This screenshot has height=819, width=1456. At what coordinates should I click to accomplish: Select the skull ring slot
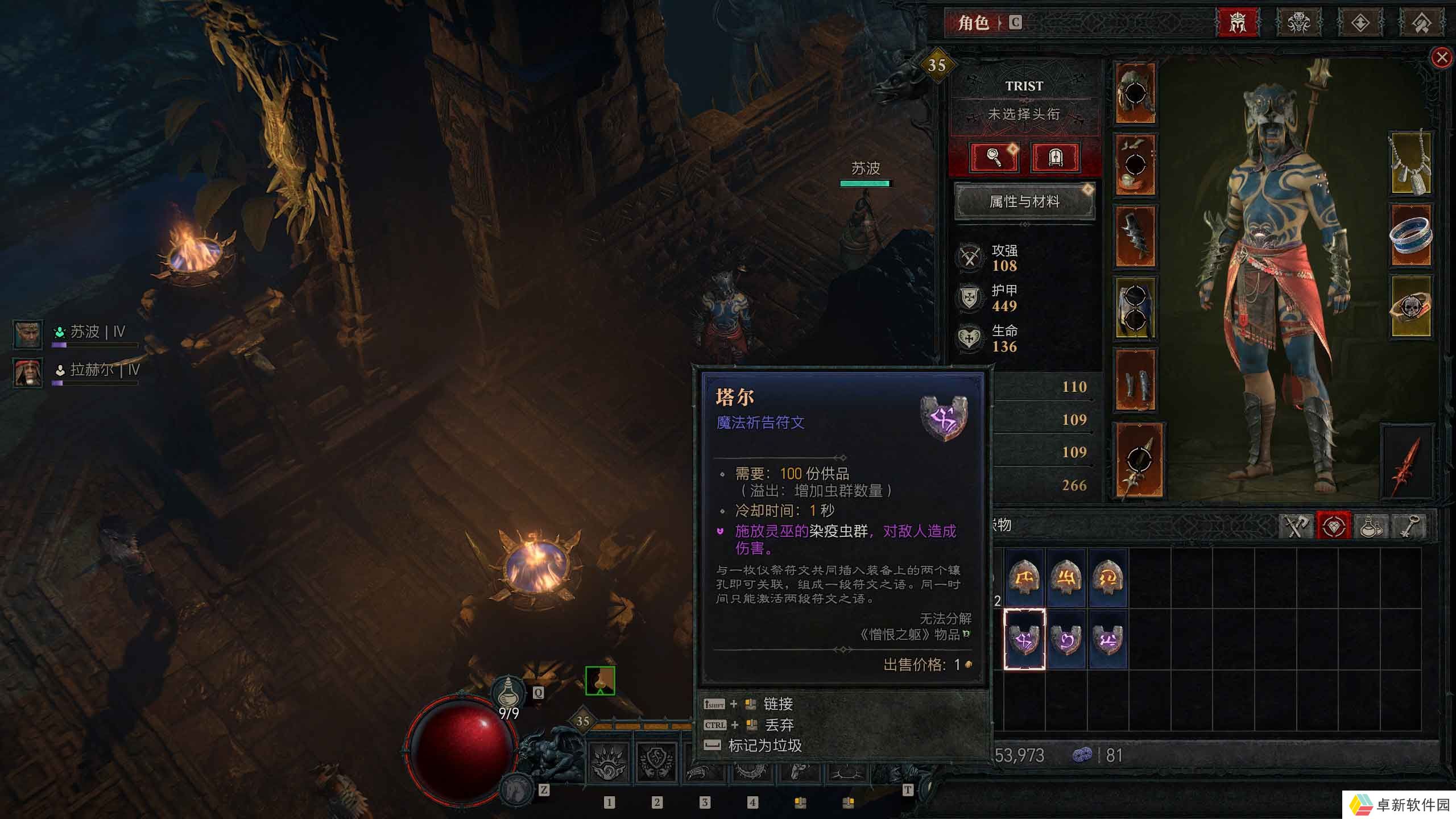(x=1410, y=307)
